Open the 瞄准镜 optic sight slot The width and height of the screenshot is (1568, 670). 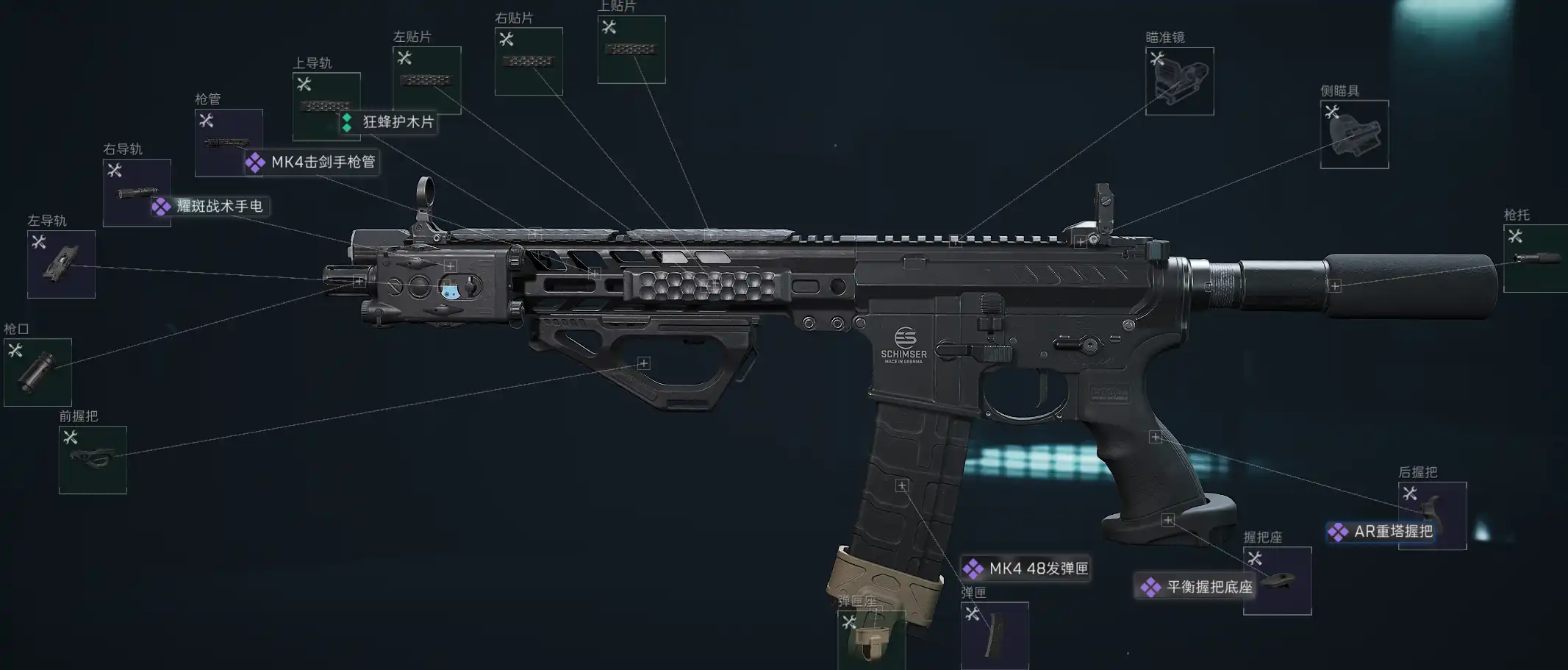coord(1179,81)
